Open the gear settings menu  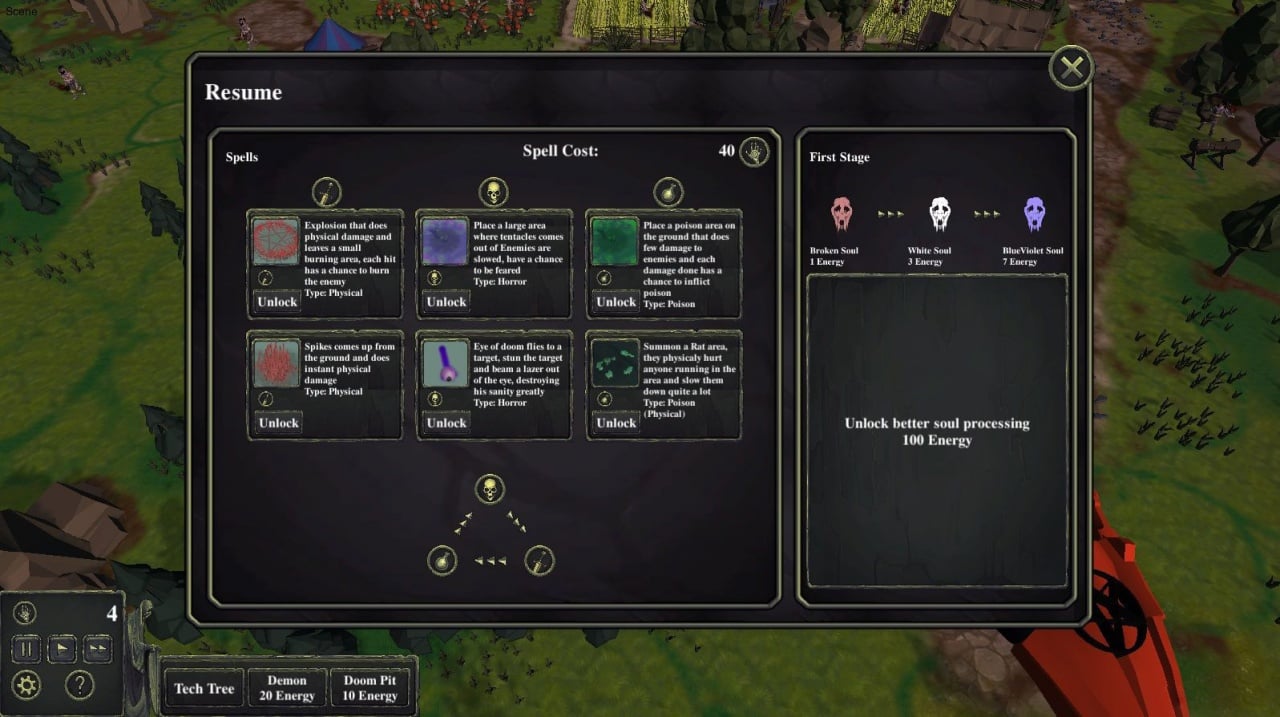tap(27, 685)
